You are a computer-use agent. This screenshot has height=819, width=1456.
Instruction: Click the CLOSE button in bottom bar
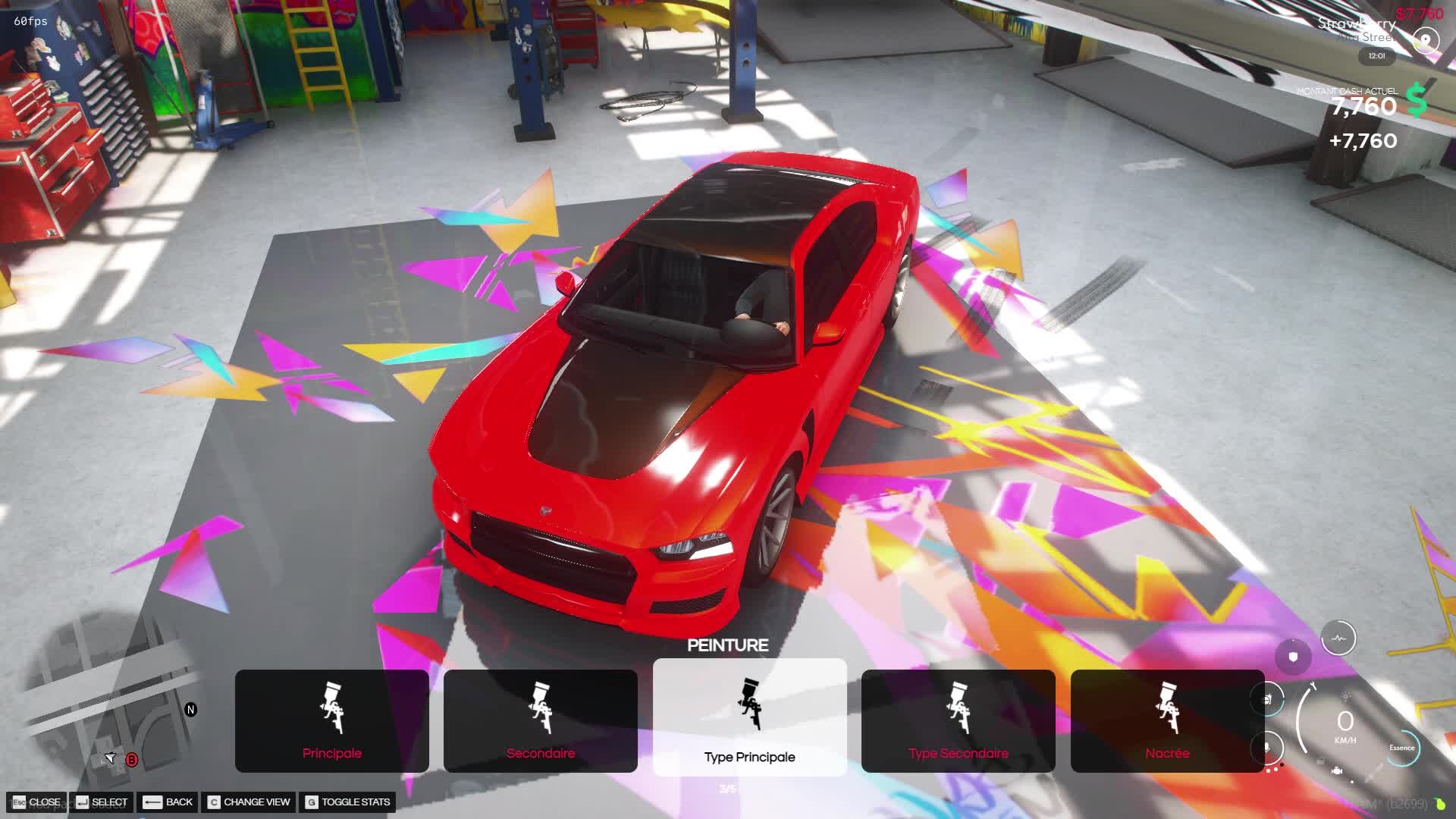pos(37,802)
